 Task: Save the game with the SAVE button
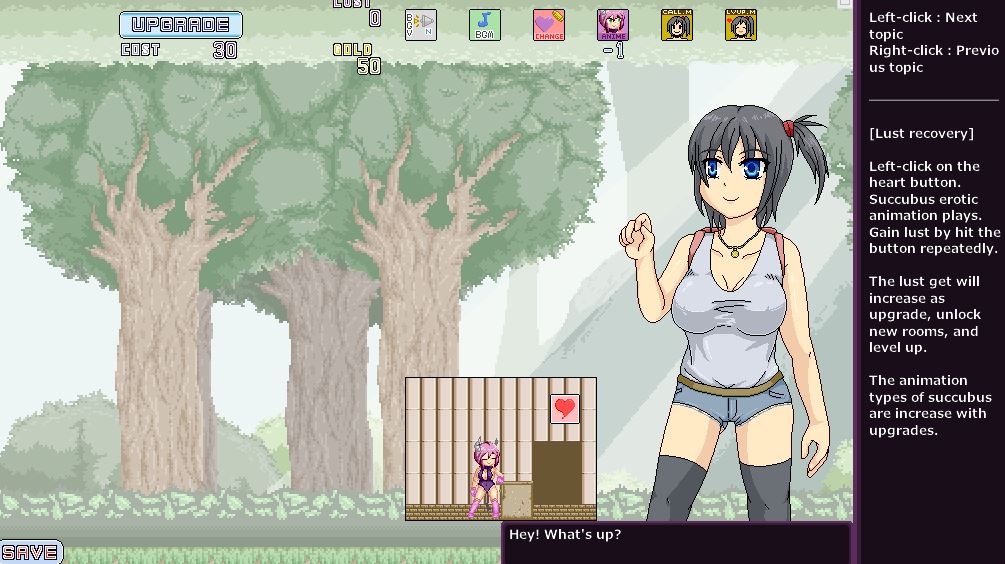click(30, 552)
